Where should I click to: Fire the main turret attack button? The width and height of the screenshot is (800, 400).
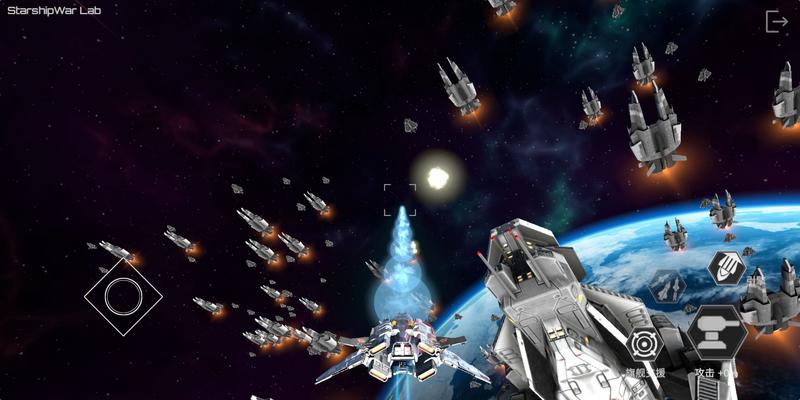coord(717,333)
